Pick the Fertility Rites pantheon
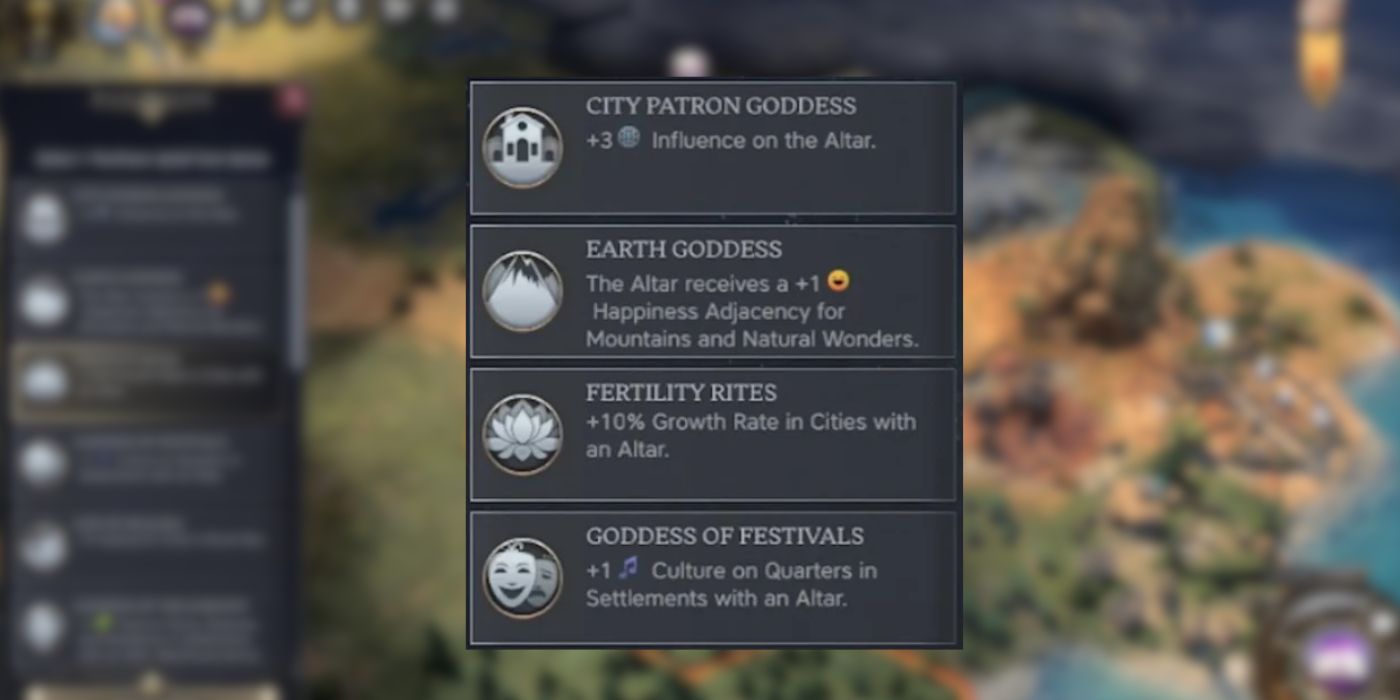1400x700 pixels. pos(713,434)
